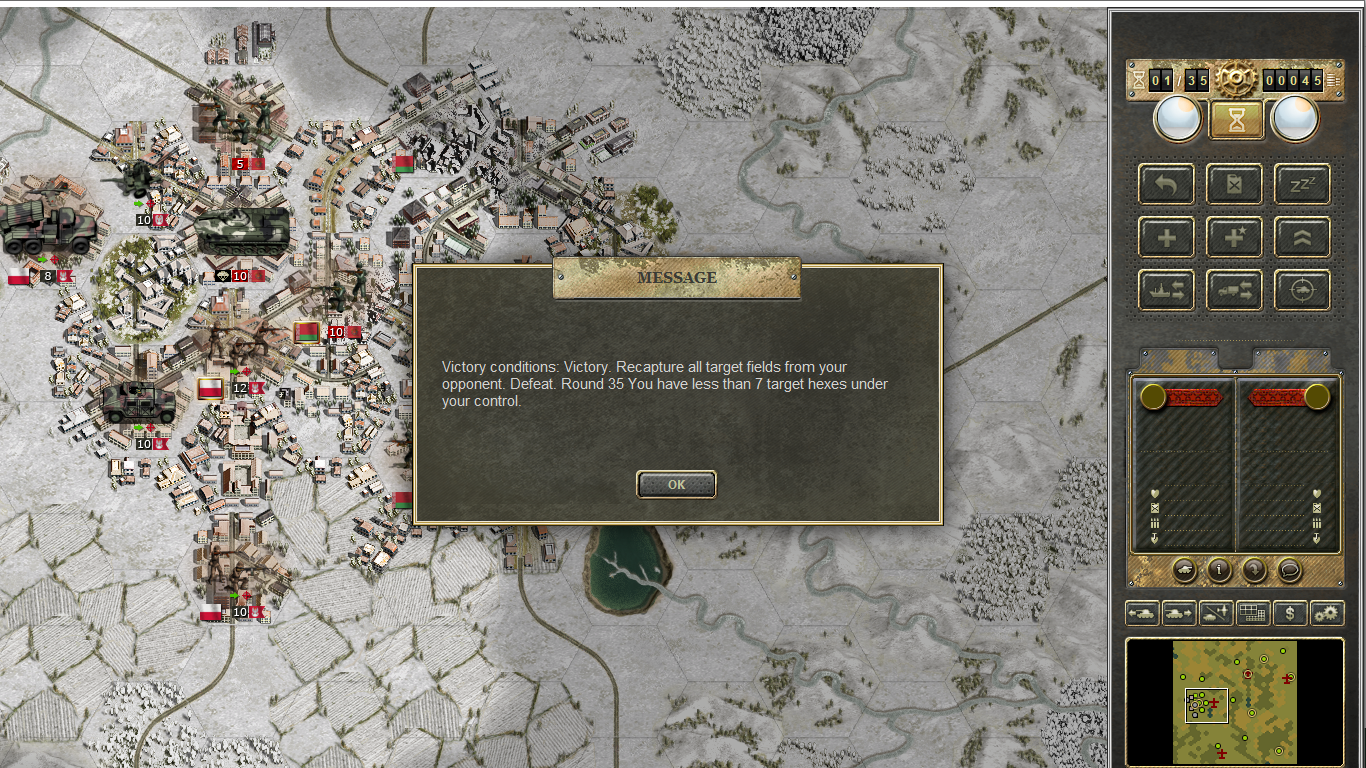The height and width of the screenshot is (768, 1366).
Task: Toggle ship embarkation with the ship arrows button
Action: (x=1166, y=291)
